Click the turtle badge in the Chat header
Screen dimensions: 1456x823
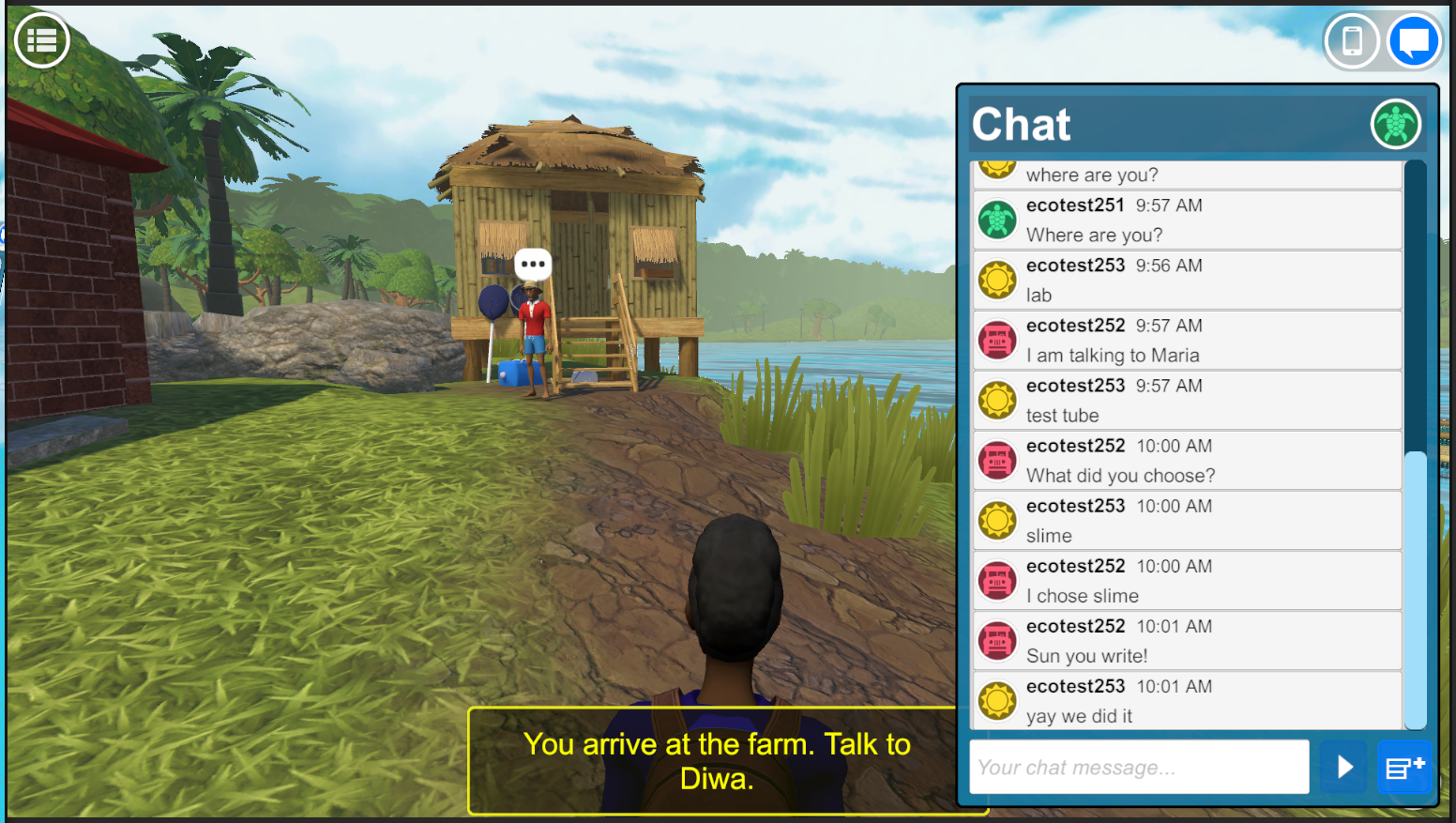coord(1395,124)
